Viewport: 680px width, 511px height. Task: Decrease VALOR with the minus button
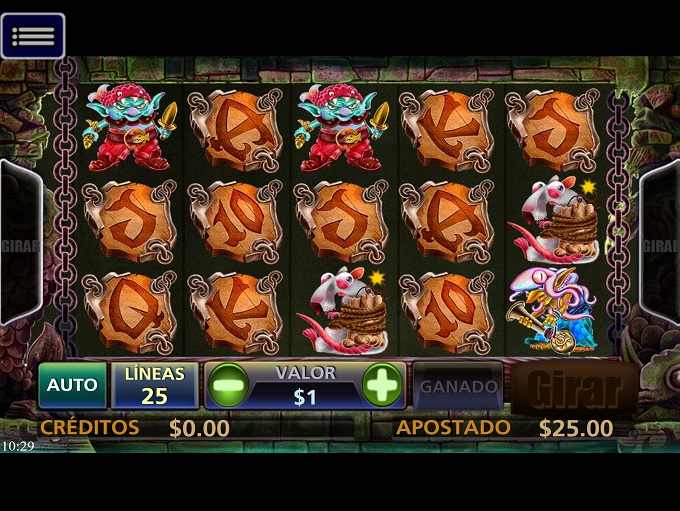point(228,385)
